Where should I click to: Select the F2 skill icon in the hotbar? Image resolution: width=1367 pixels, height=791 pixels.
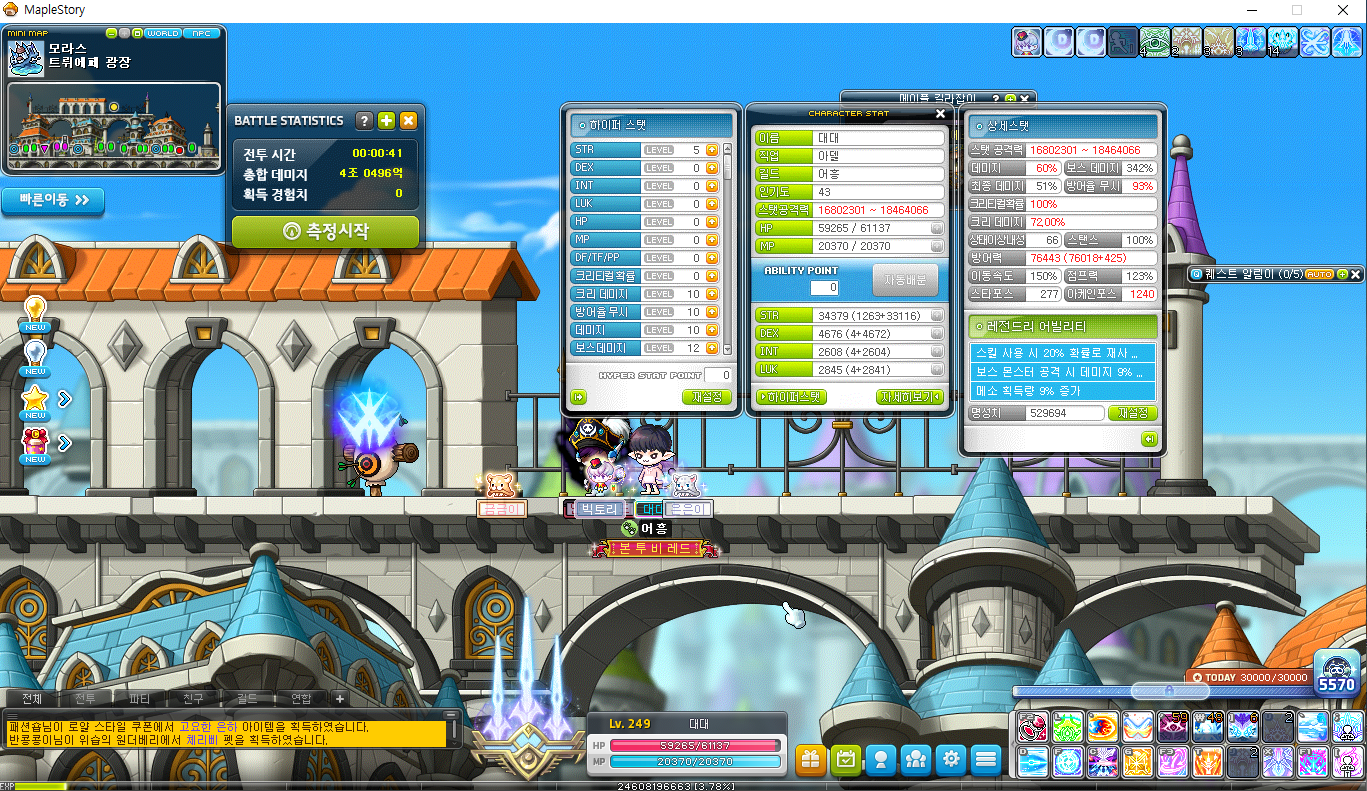click(1031, 726)
